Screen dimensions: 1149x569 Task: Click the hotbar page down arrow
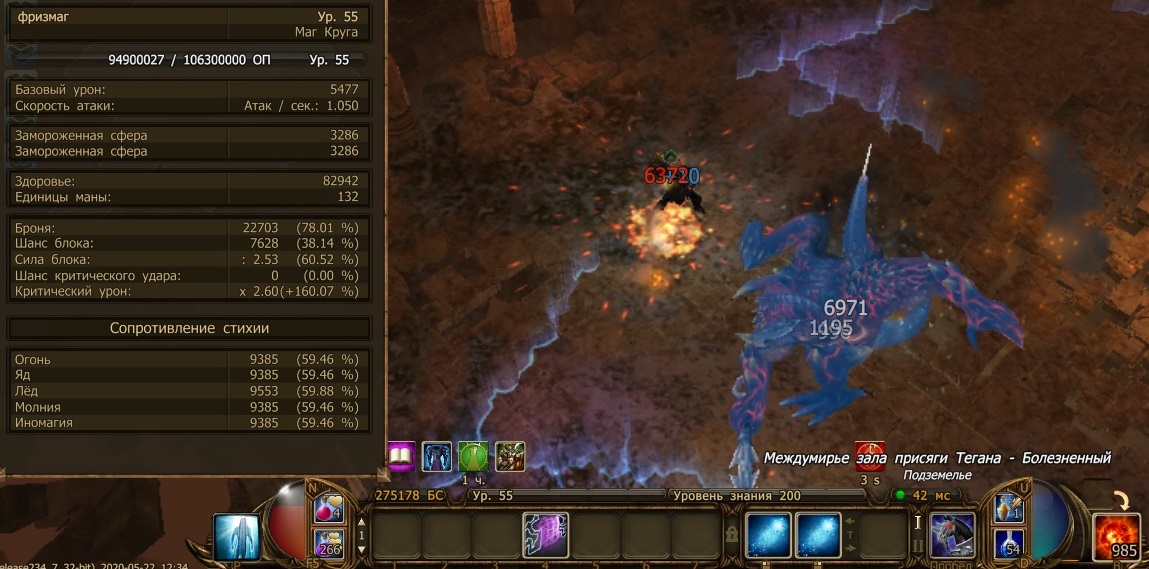pyautogui.click(x=362, y=550)
